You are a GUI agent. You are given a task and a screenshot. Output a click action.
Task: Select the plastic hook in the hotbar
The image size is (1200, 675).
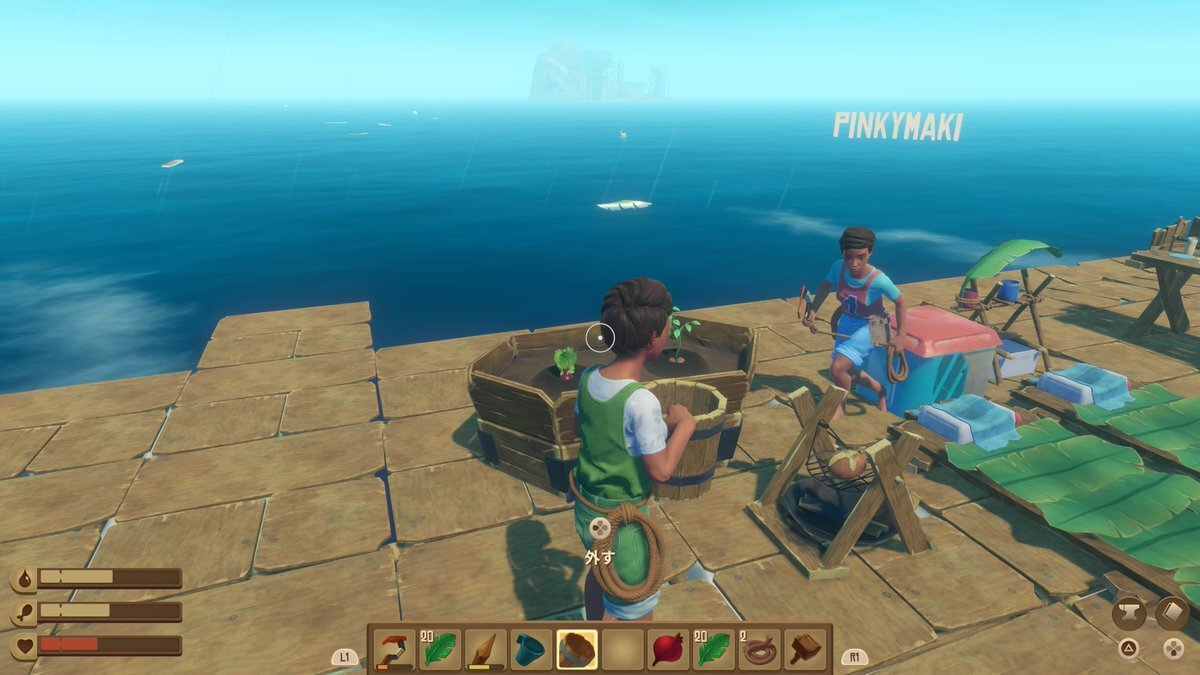coord(393,650)
